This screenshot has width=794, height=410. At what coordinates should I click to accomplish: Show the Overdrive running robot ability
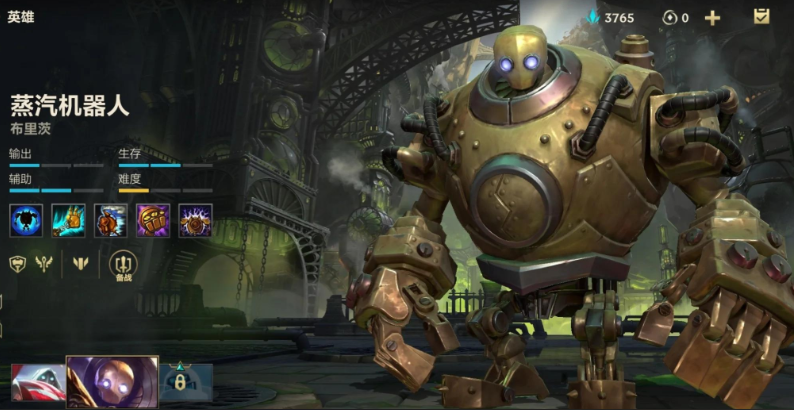click(111, 220)
